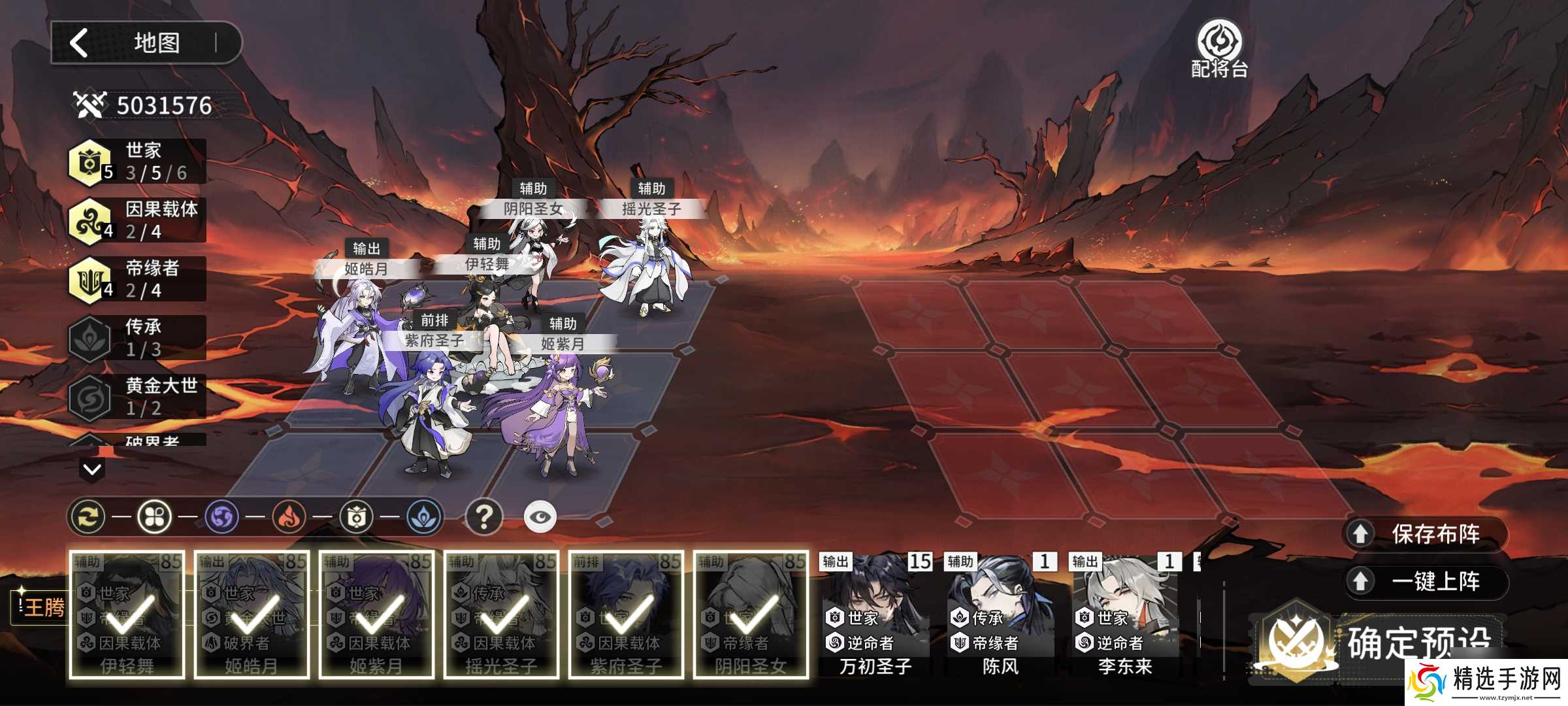Toggle the 姬紫月 hero card
The height and width of the screenshot is (706, 1568).
pyautogui.click(x=376, y=614)
